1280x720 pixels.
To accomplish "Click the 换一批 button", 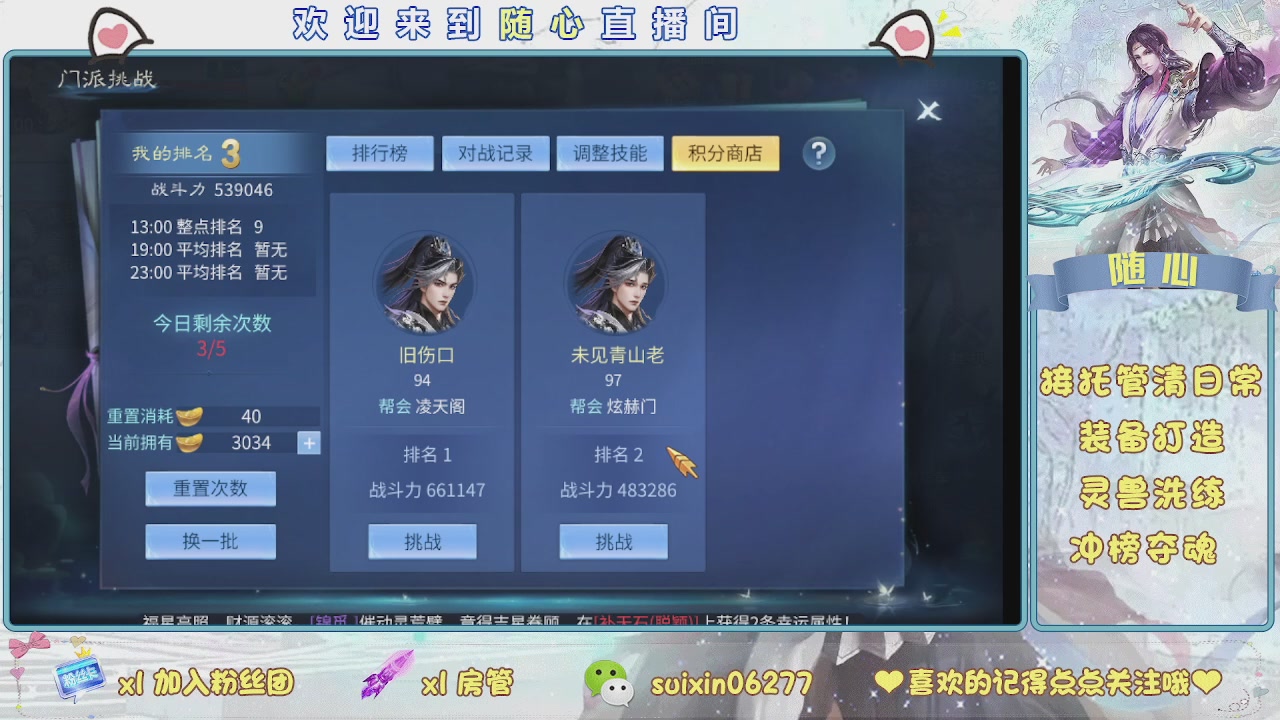I will click(210, 541).
